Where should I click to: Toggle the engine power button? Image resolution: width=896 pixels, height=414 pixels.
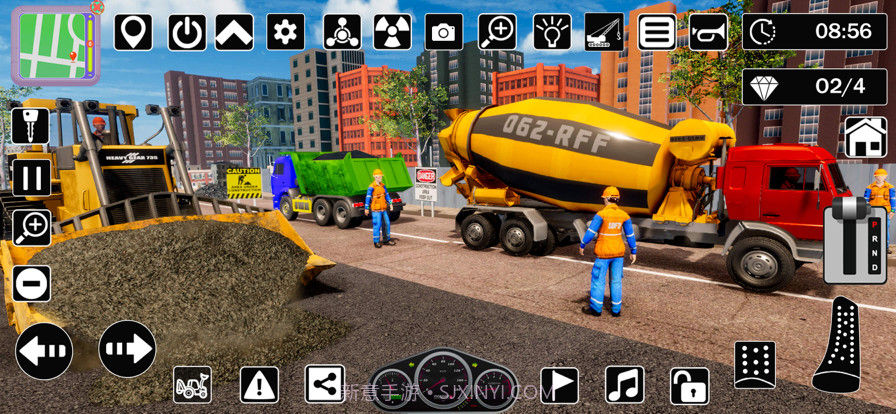[186, 32]
